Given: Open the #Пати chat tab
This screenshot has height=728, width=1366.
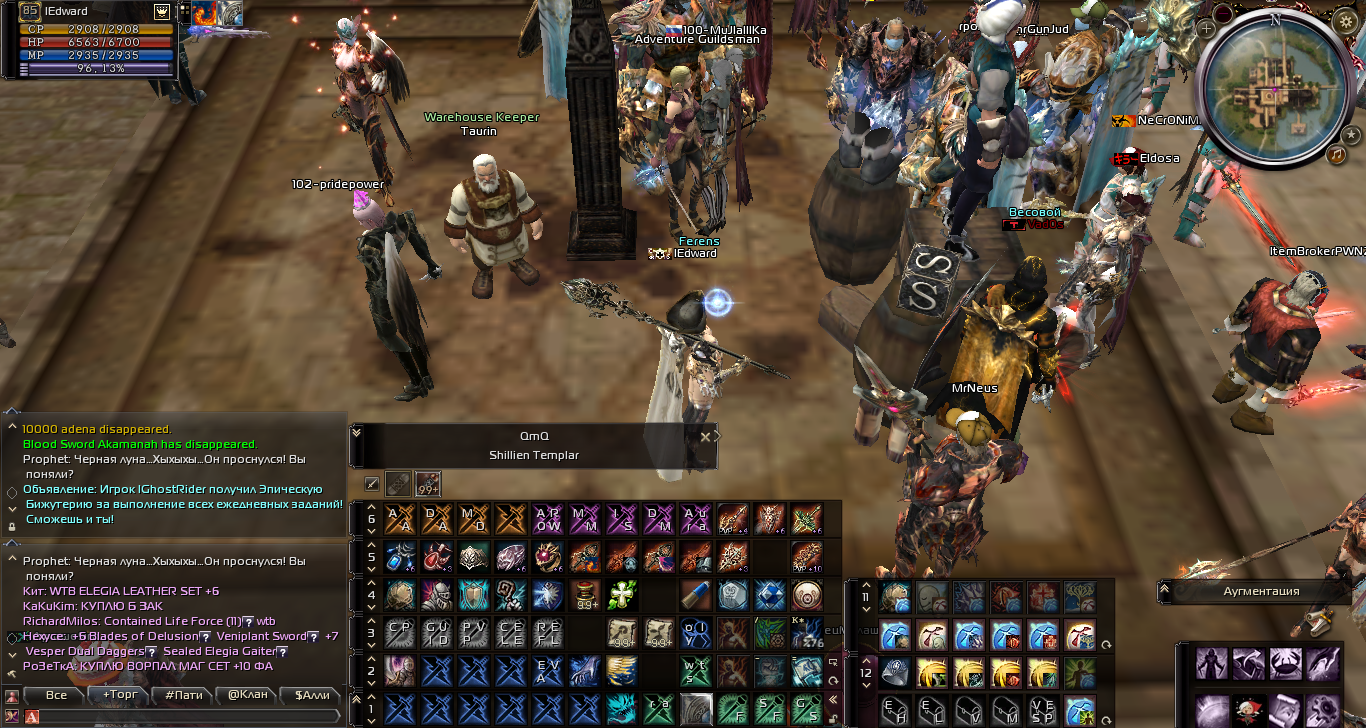Looking at the screenshot, I should click(x=182, y=695).
